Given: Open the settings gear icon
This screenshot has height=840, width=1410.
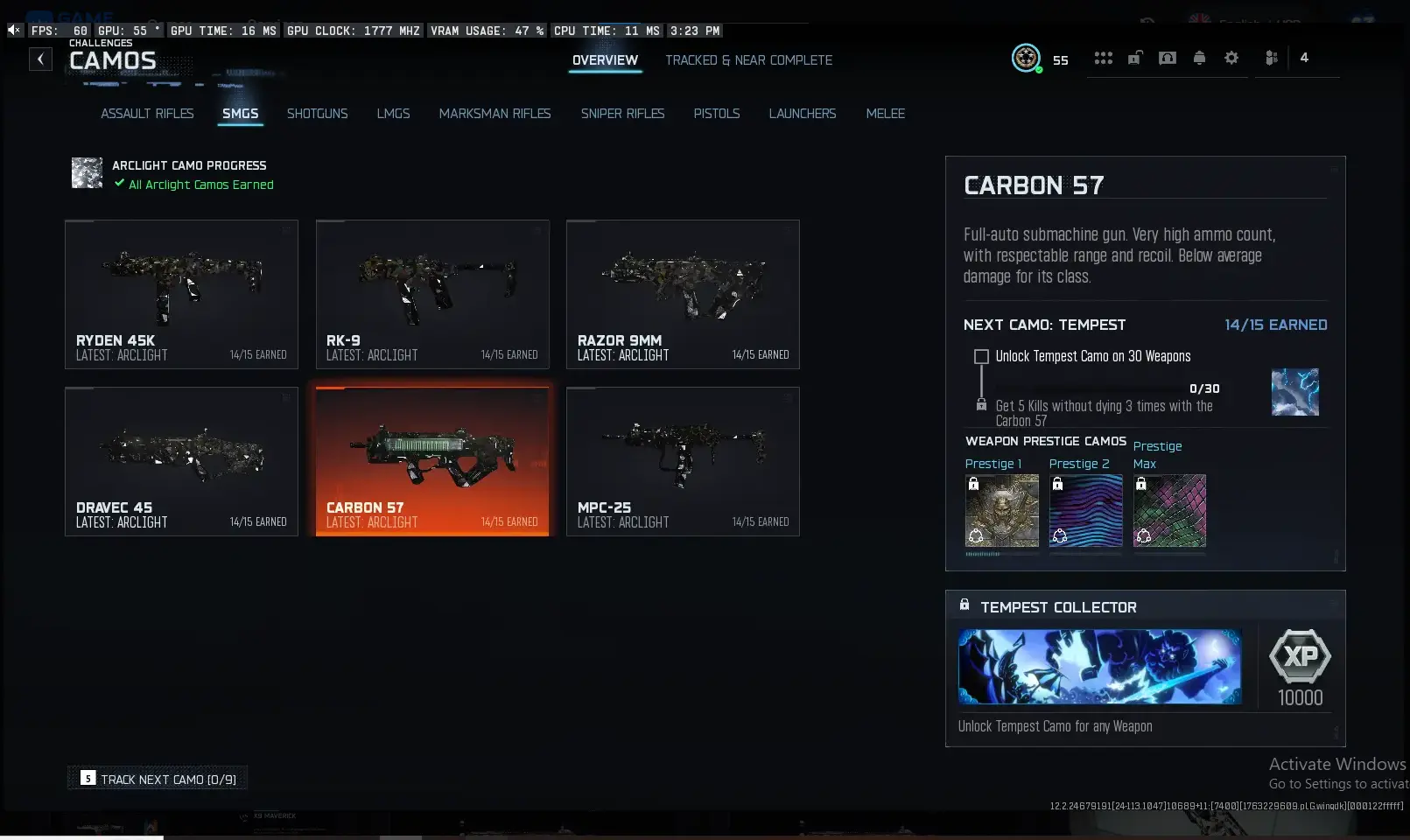Looking at the screenshot, I should [x=1231, y=58].
